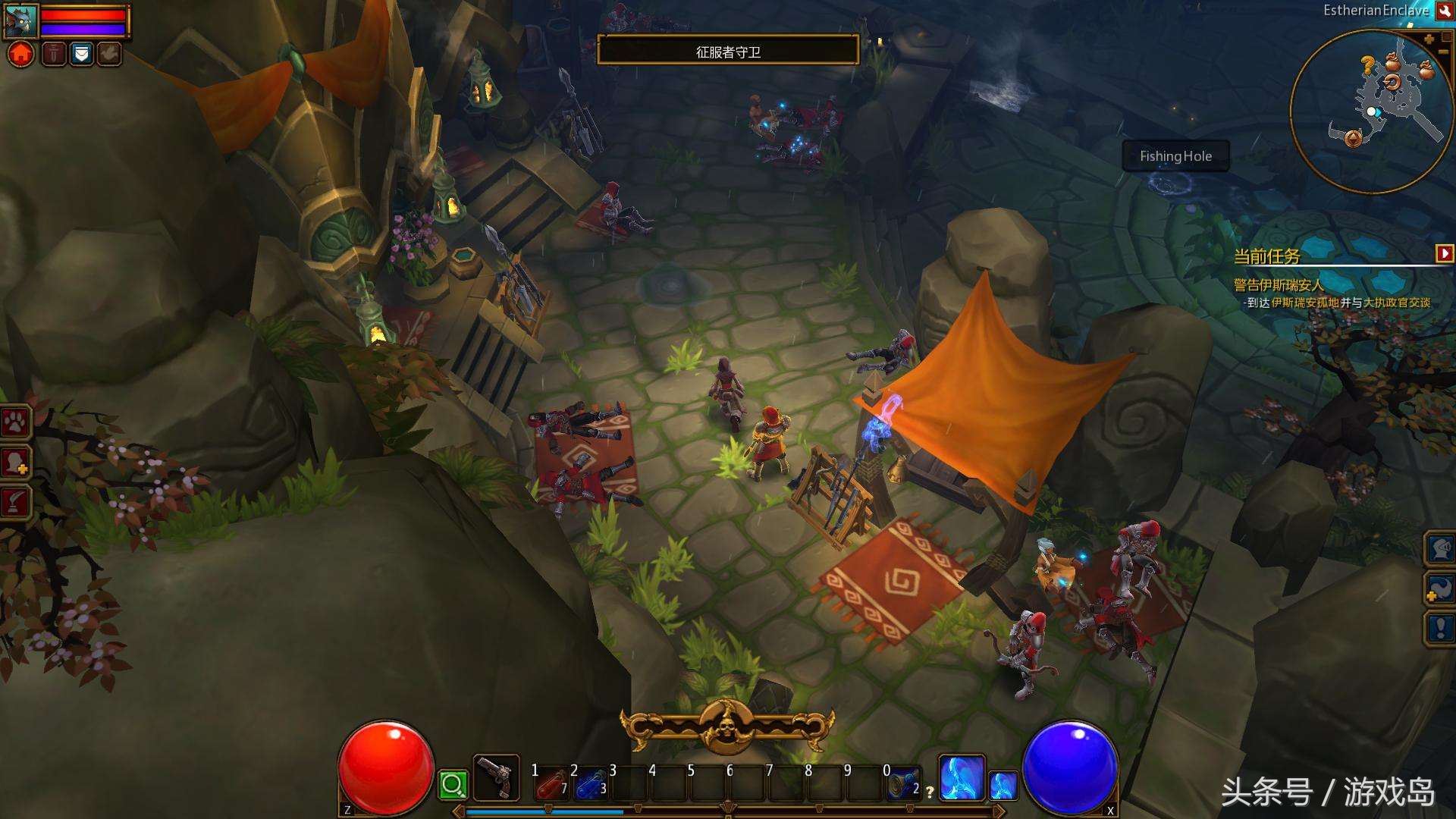Open the wrench options menu button
Viewport: 1456px width, 819px height.
(x=1443, y=11)
